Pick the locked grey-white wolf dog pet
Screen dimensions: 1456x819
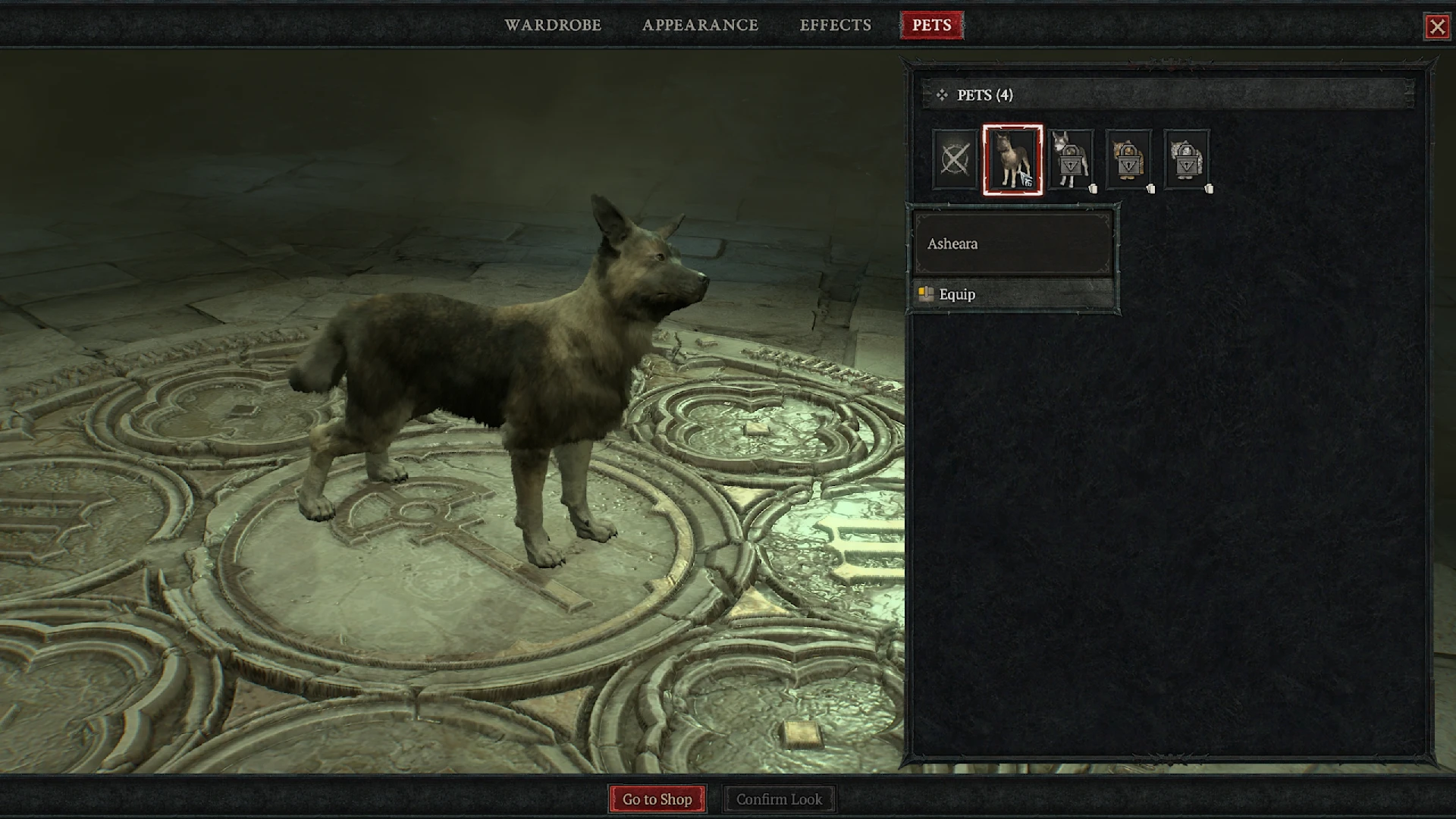1071,159
